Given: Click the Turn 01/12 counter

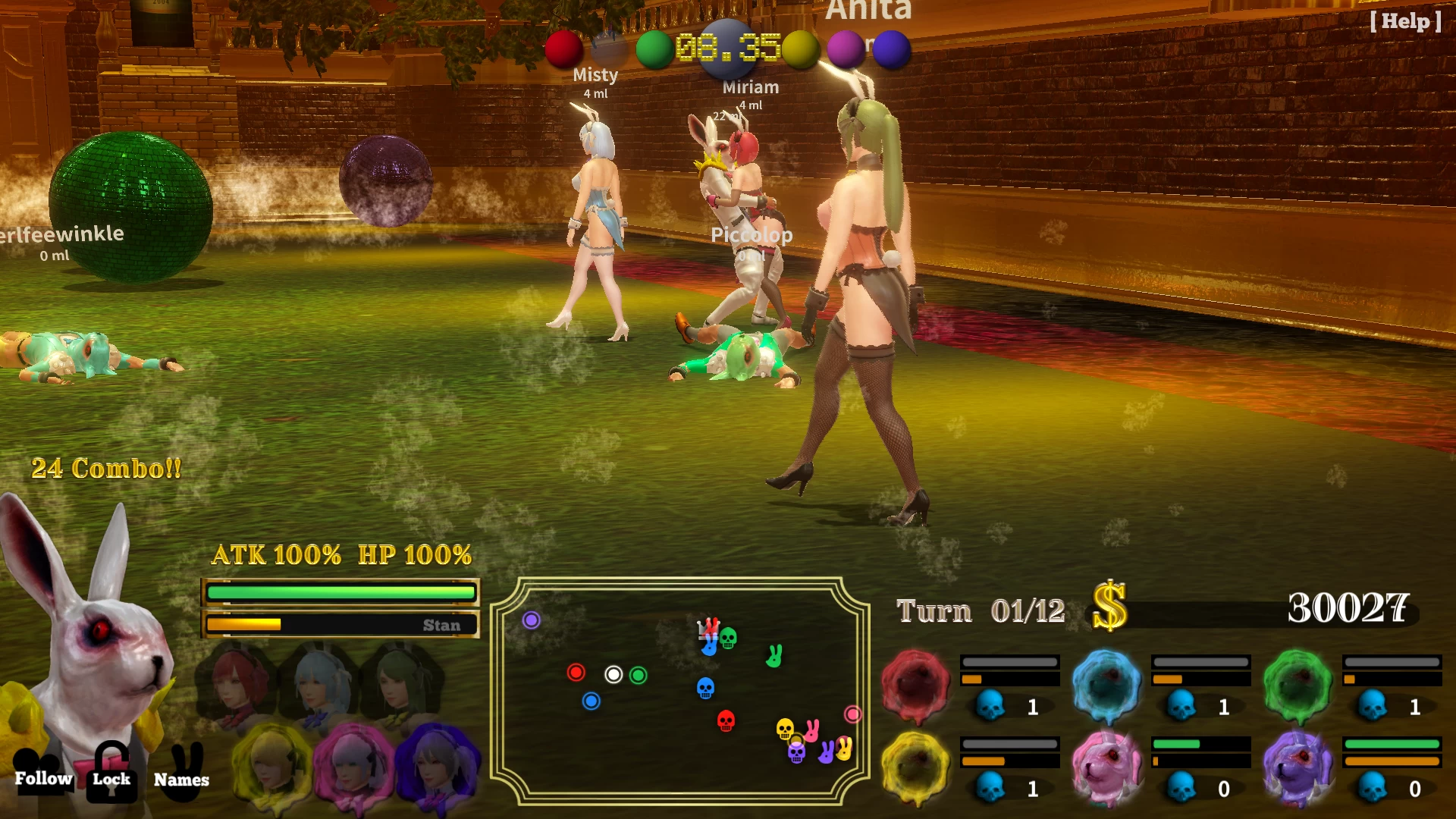Looking at the screenshot, I should pos(980,610).
